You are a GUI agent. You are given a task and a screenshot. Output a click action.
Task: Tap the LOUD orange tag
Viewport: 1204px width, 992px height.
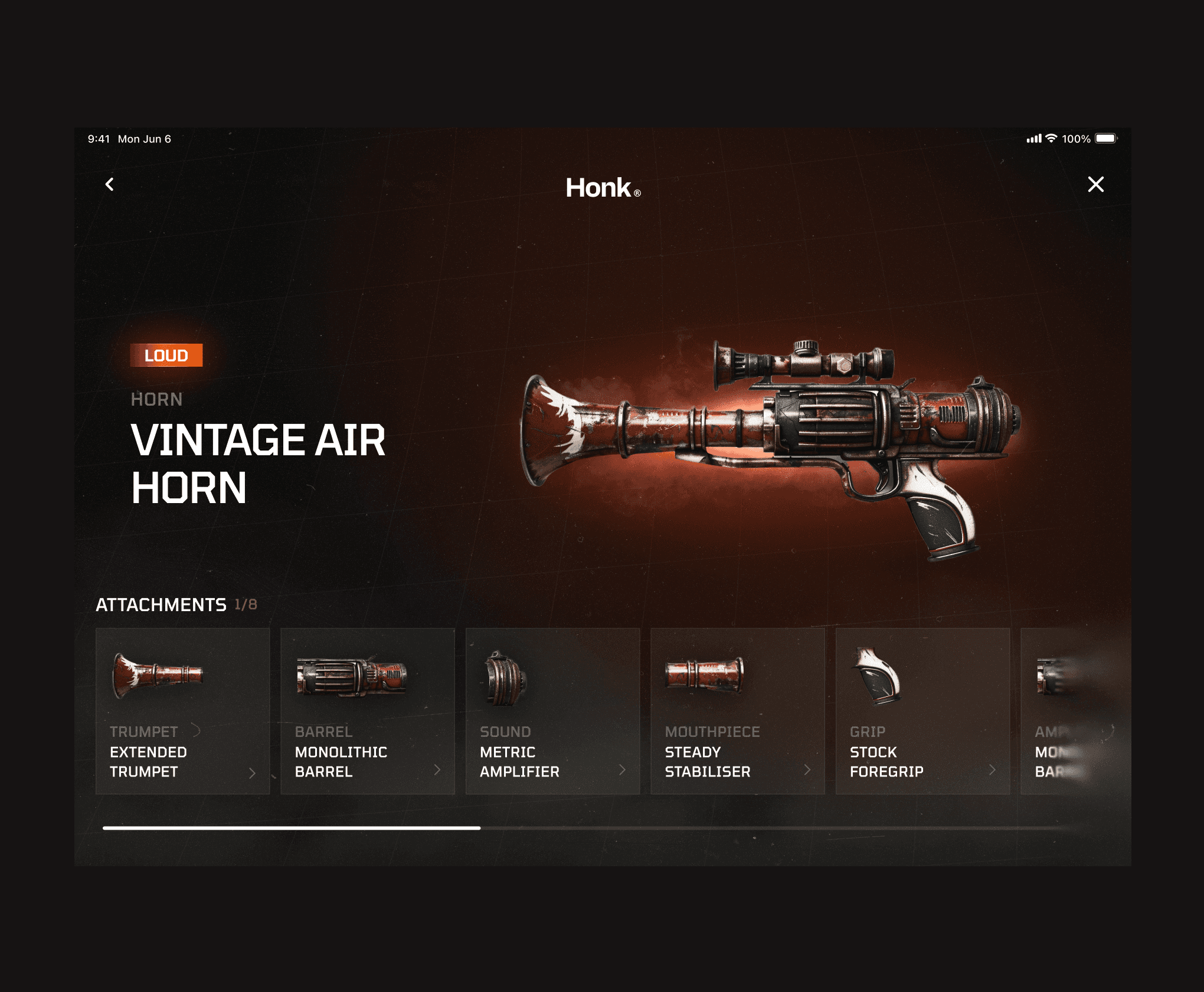(x=166, y=355)
